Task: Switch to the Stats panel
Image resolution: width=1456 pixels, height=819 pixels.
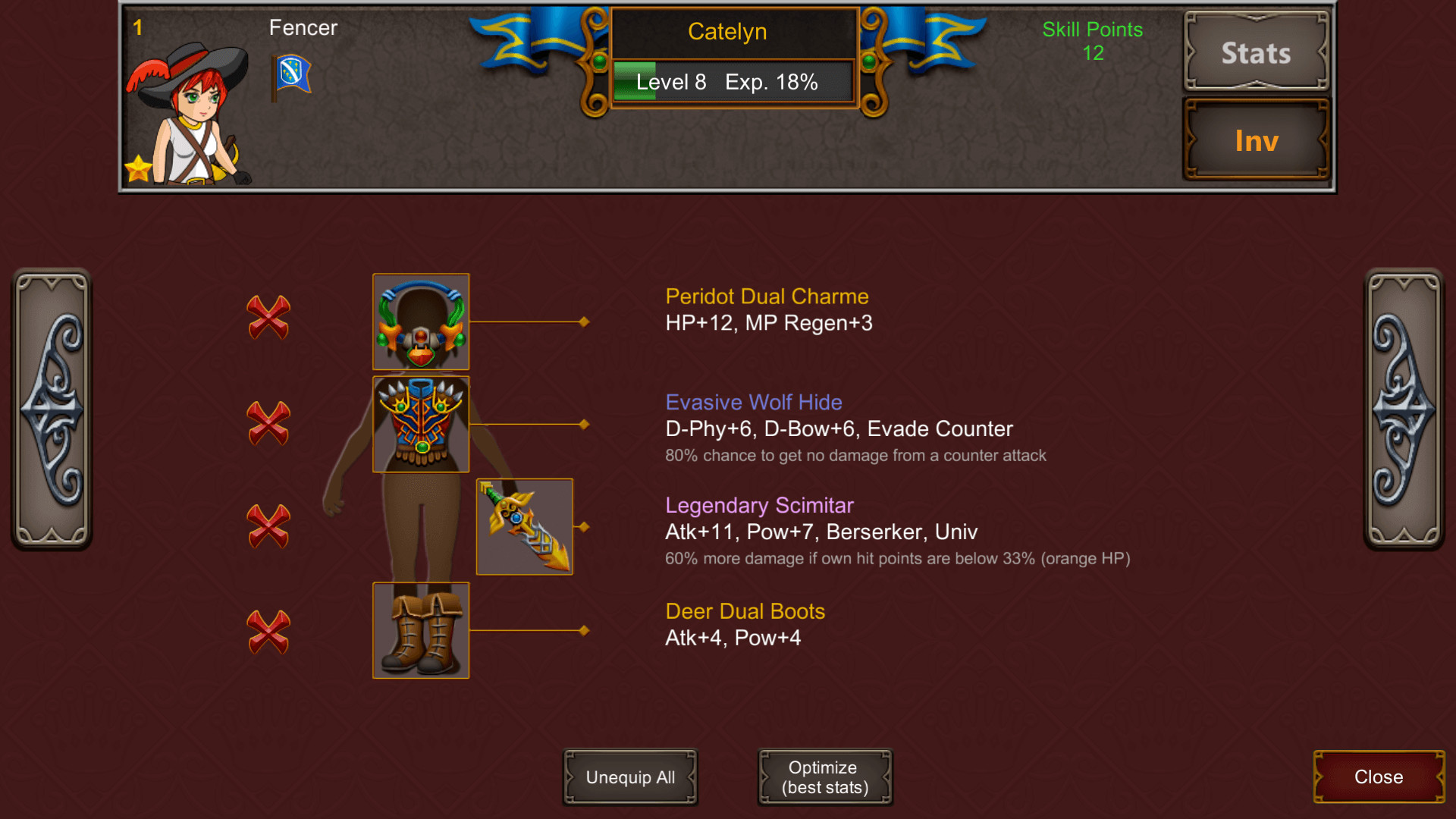Action: click(x=1255, y=53)
